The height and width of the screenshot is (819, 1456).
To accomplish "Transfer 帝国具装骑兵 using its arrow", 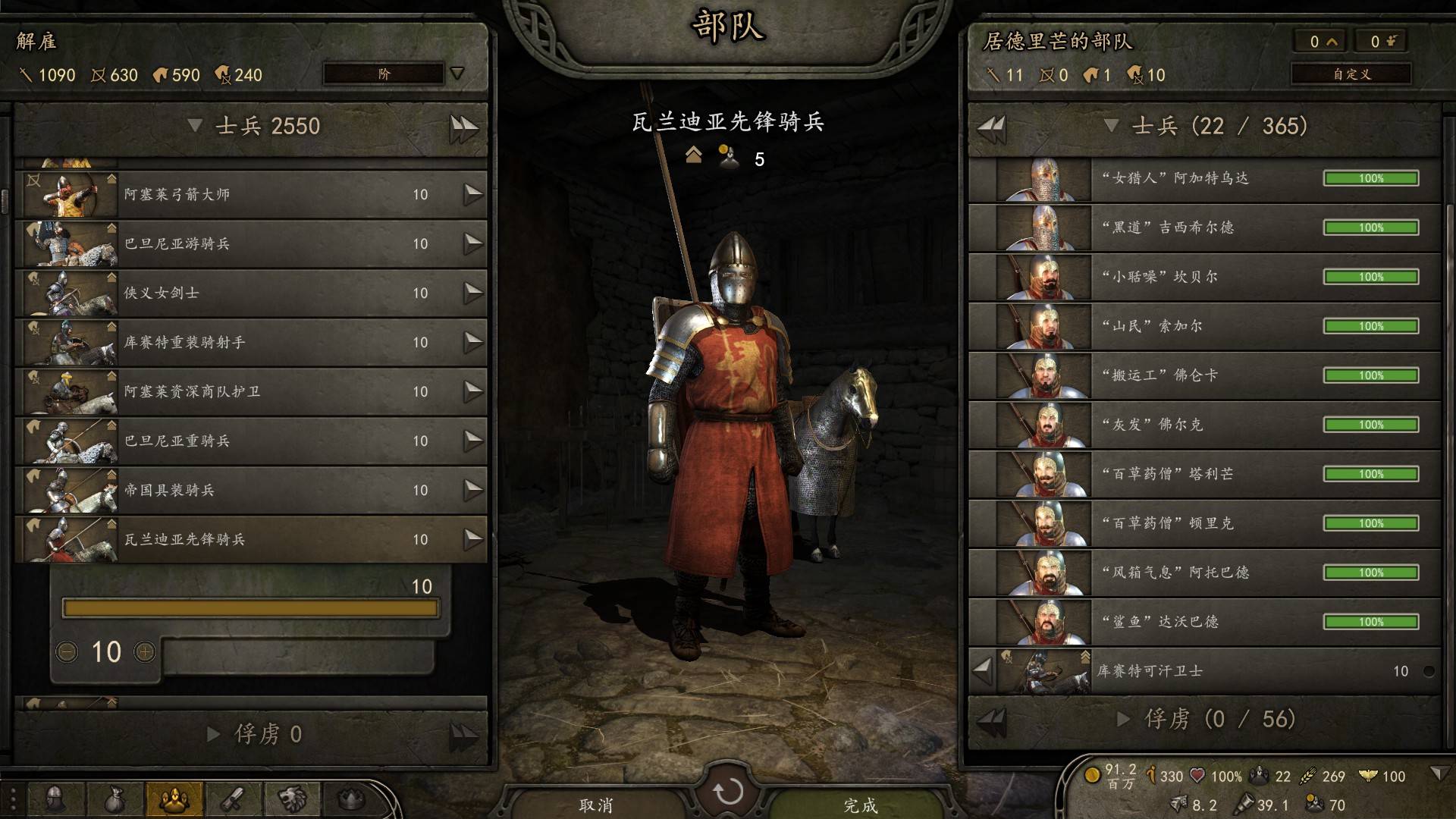I will tap(473, 490).
